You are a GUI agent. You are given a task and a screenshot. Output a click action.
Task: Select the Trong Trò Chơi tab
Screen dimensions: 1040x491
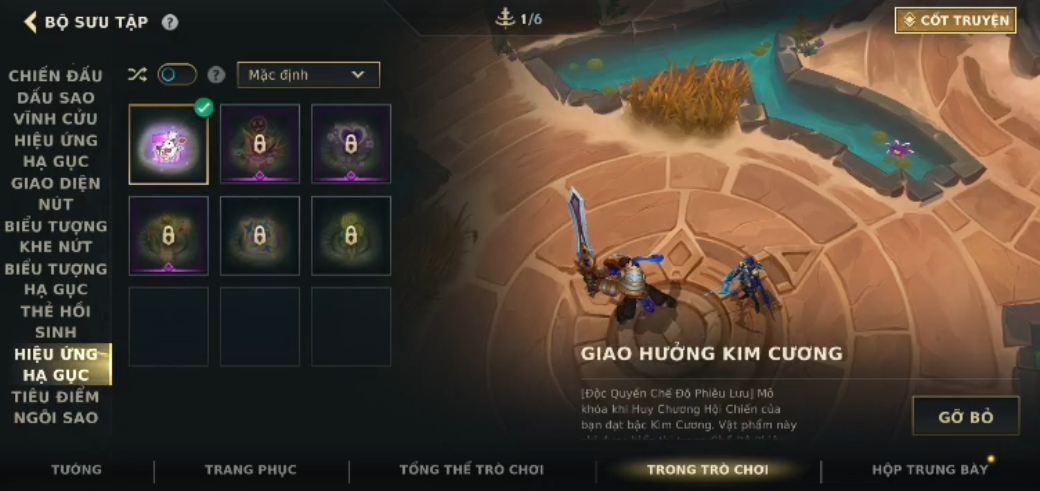pyautogui.click(x=707, y=469)
